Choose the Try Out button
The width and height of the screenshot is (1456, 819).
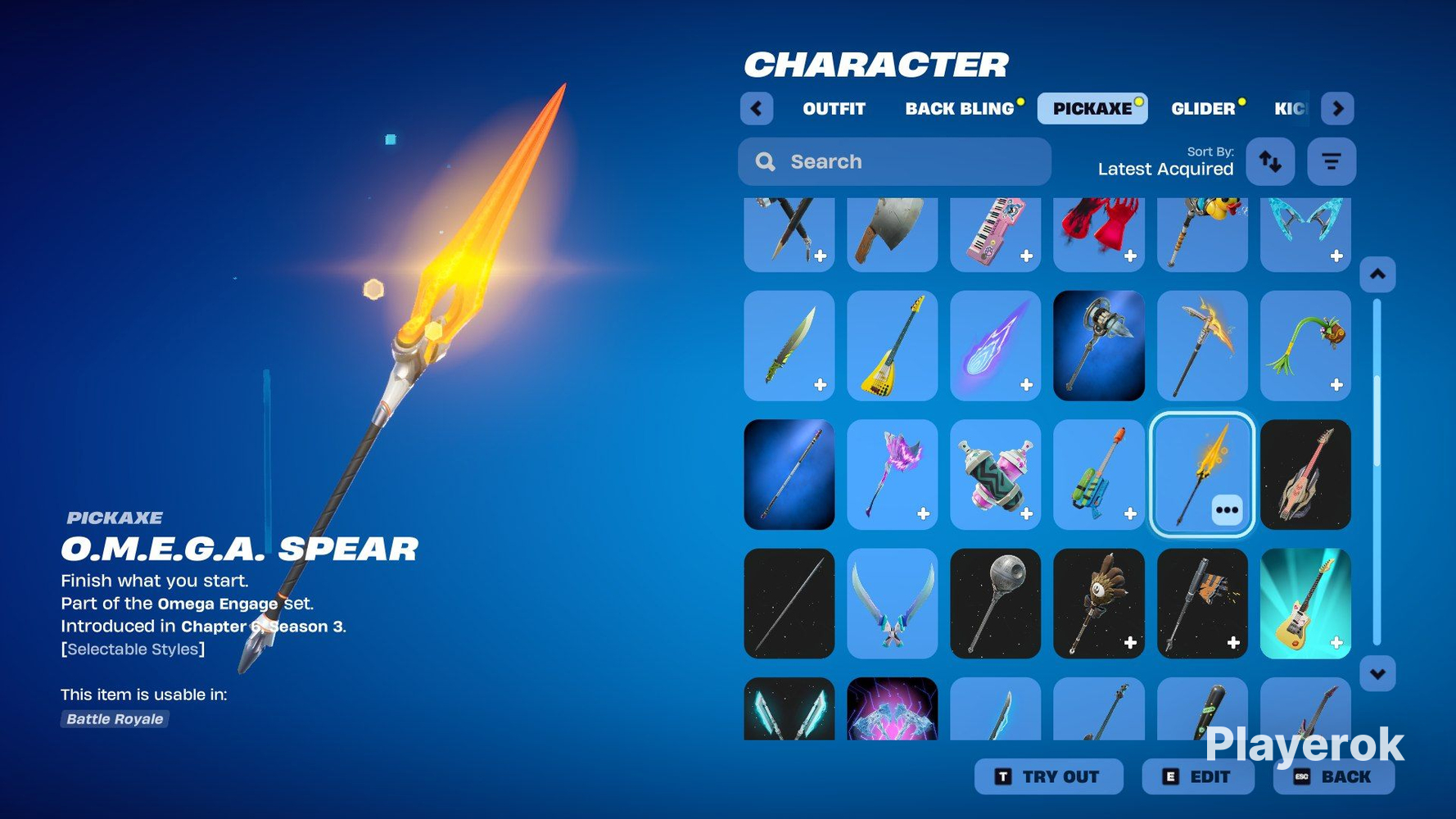click(x=1048, y=776)
